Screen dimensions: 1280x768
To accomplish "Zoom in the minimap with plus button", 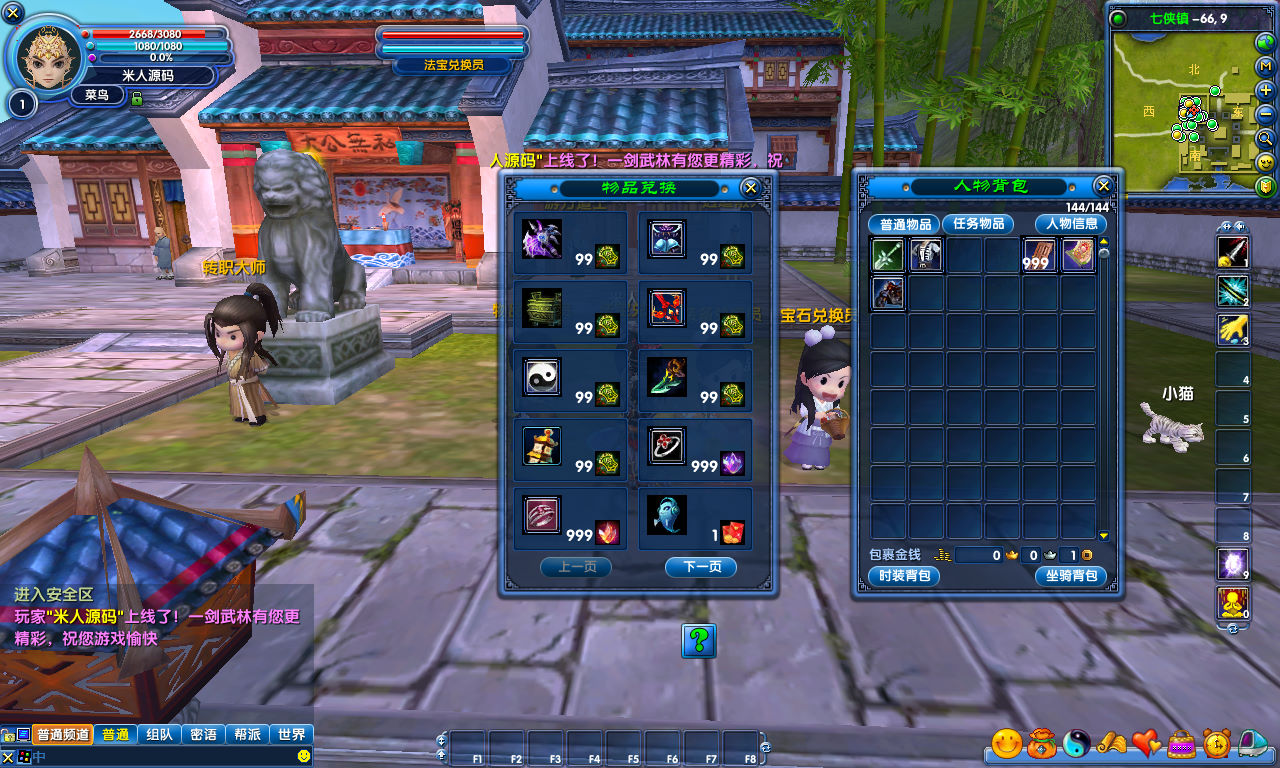I will coord(1265,90).
